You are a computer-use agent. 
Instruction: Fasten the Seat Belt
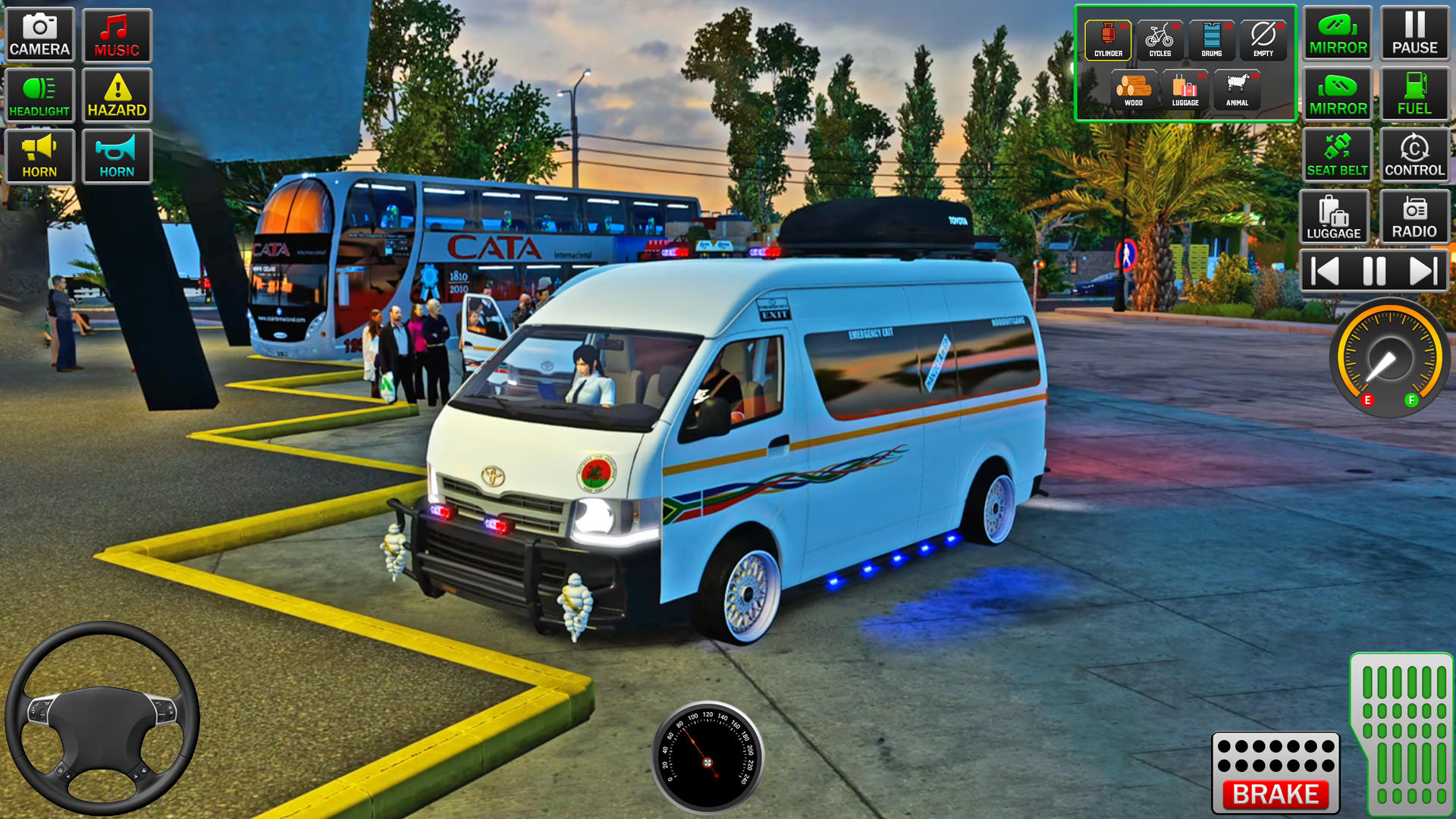tap(1337, 155)
